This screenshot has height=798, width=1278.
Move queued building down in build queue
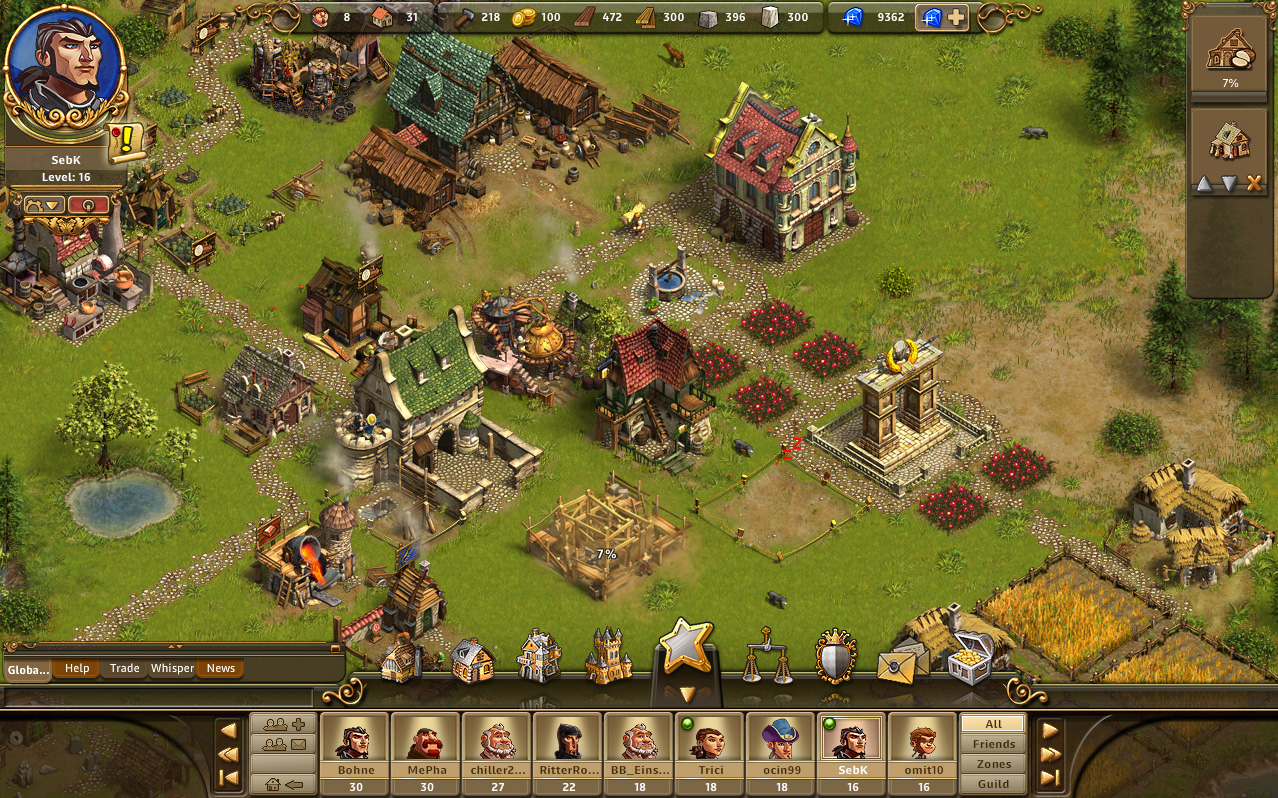(x=1229, y=183)
